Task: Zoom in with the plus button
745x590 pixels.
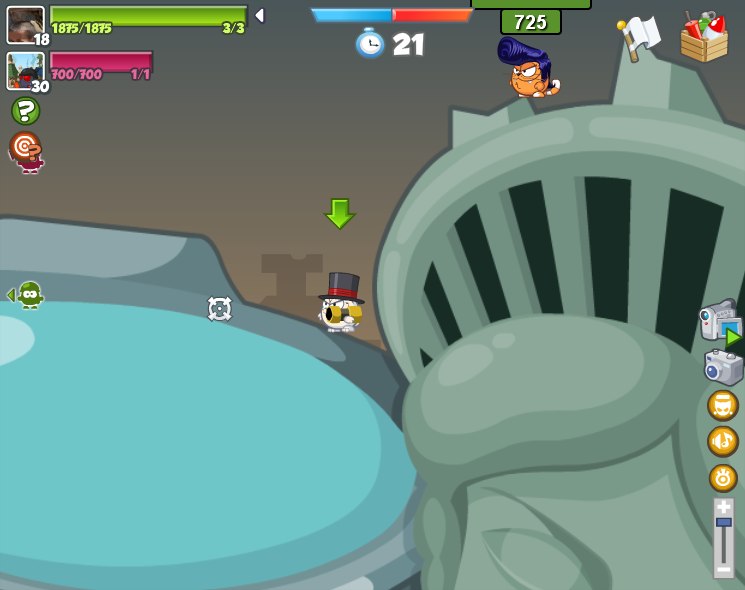Action: (x=723, y=507)
